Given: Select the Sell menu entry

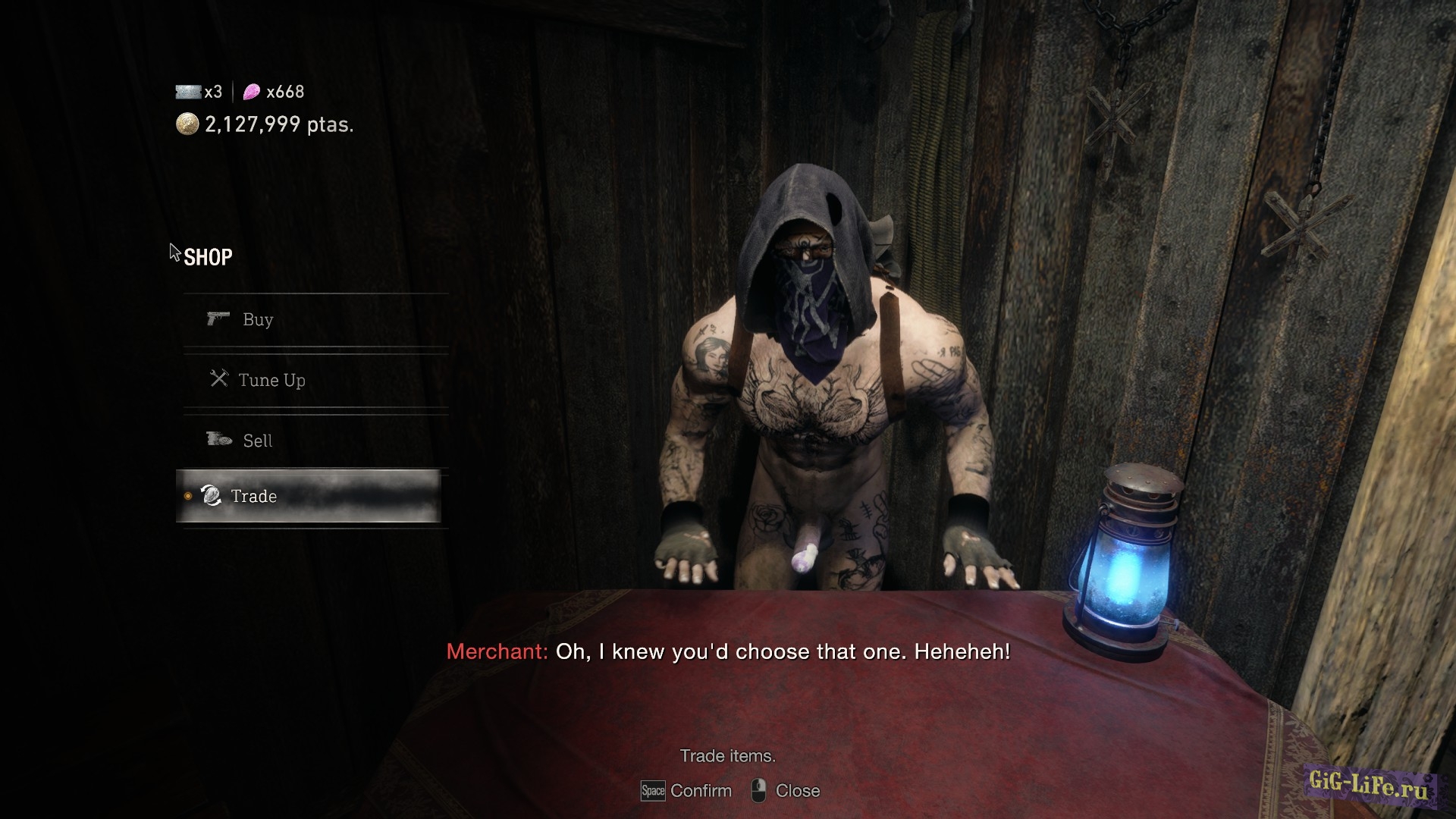Looking at the screenshot, I should coord(257,441).
